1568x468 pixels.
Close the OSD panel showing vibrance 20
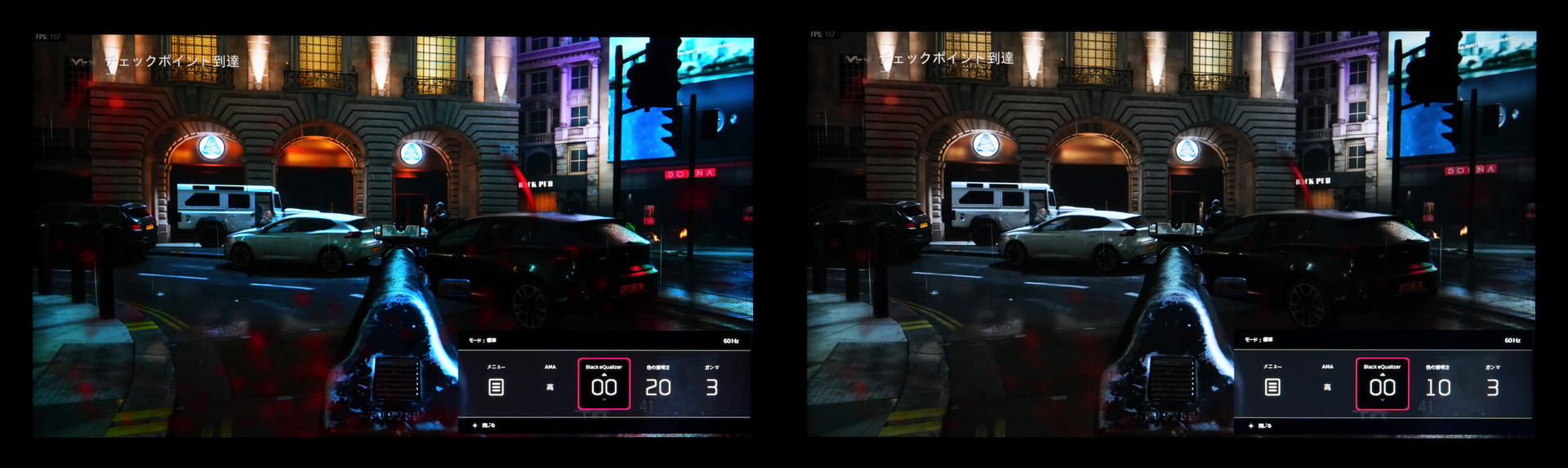[483, 426]
